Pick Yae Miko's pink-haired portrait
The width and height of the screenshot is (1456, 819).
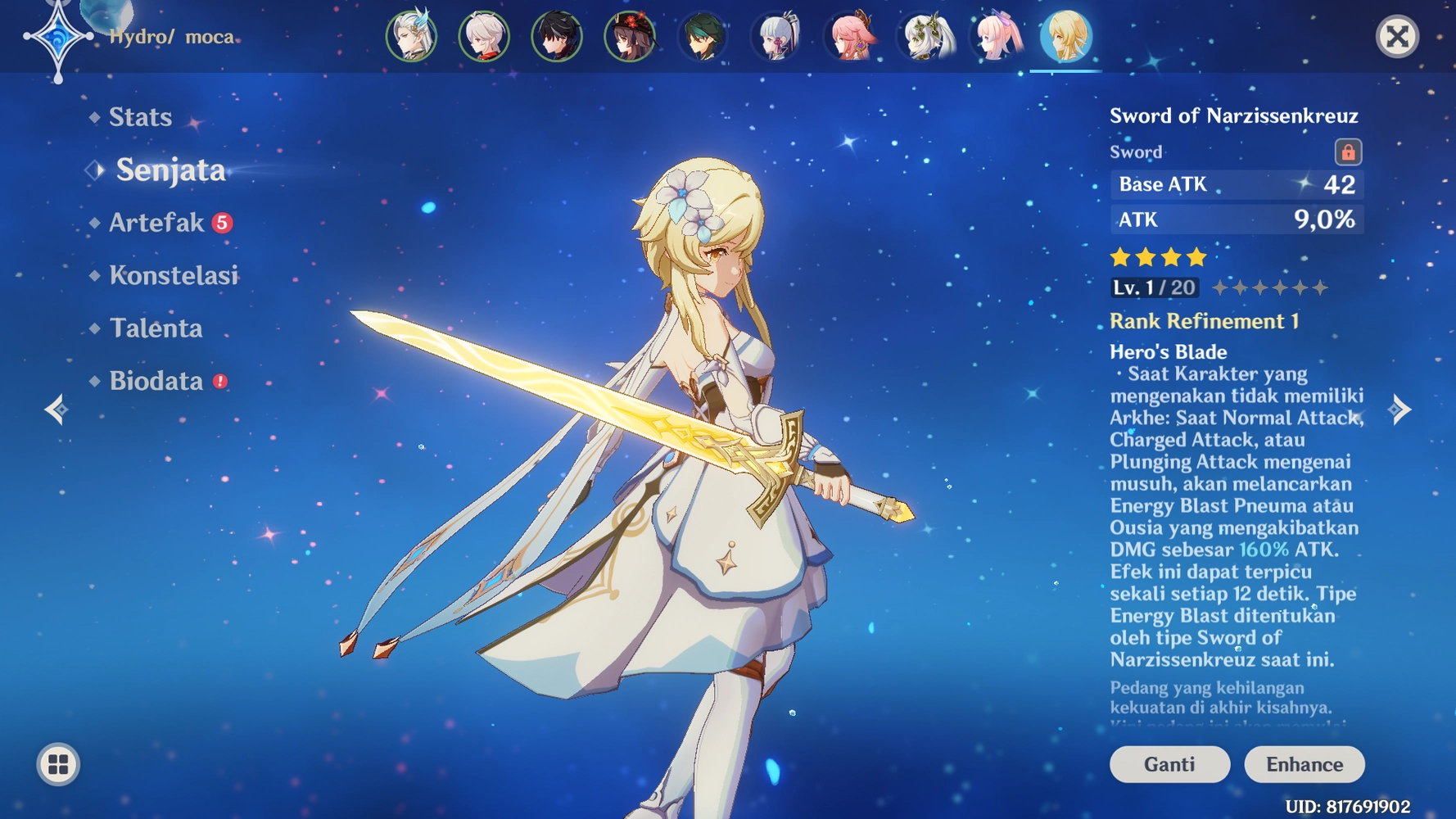pos(849,37)
